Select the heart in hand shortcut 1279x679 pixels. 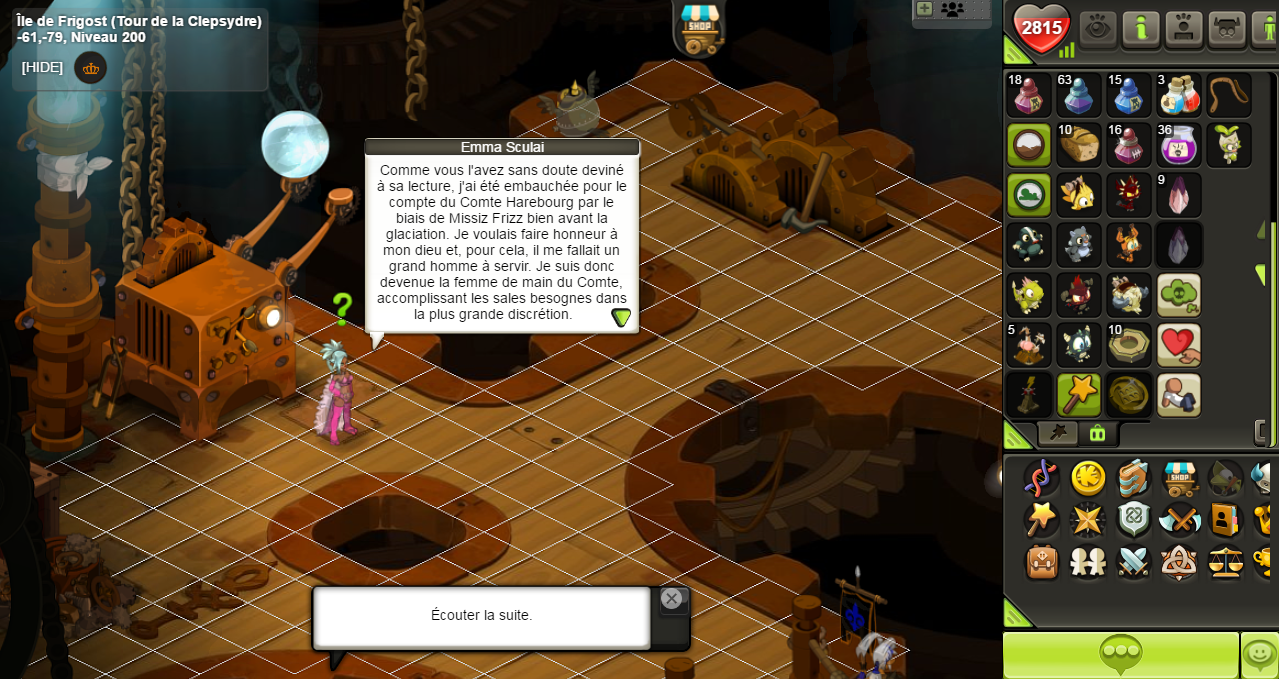click(1178, 345)
